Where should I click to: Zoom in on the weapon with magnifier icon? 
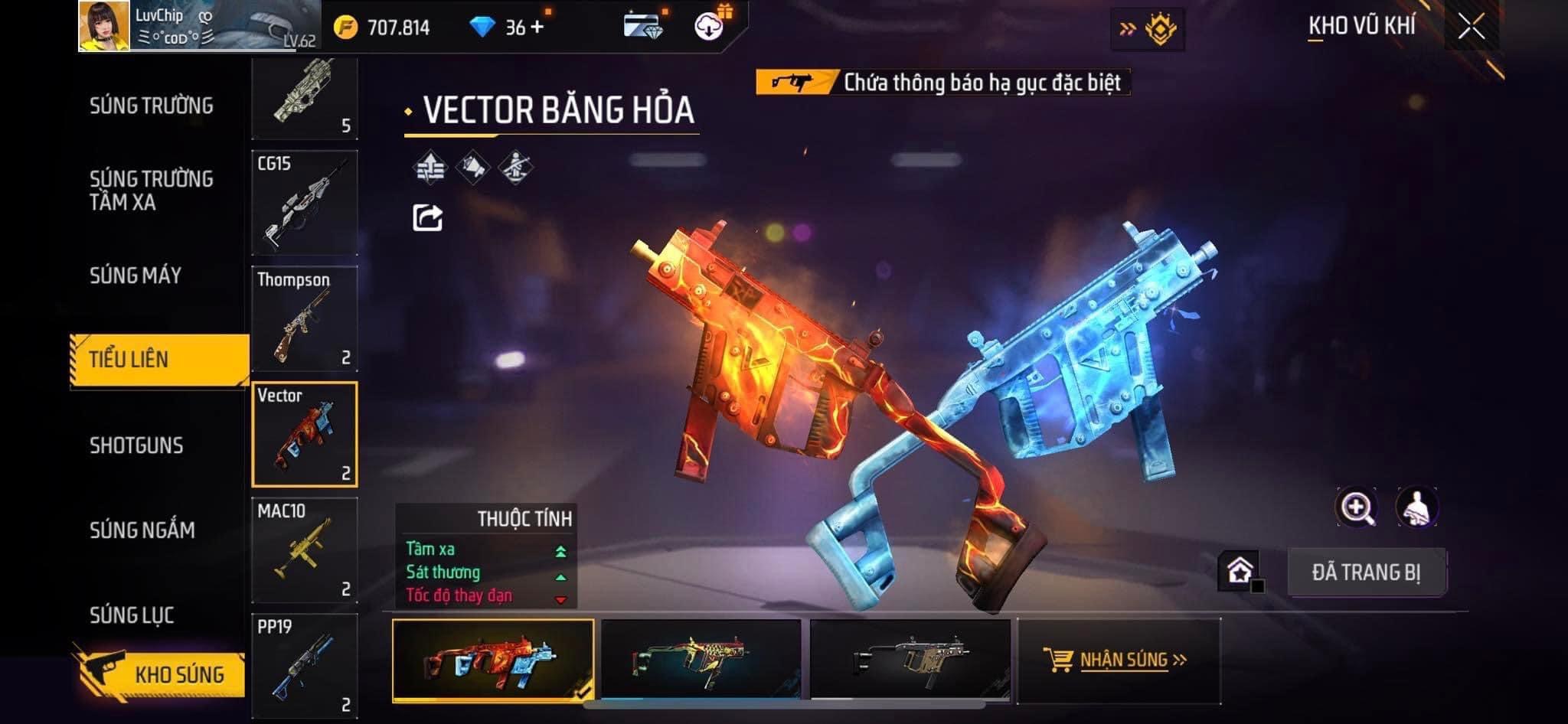click(1356, 507)
